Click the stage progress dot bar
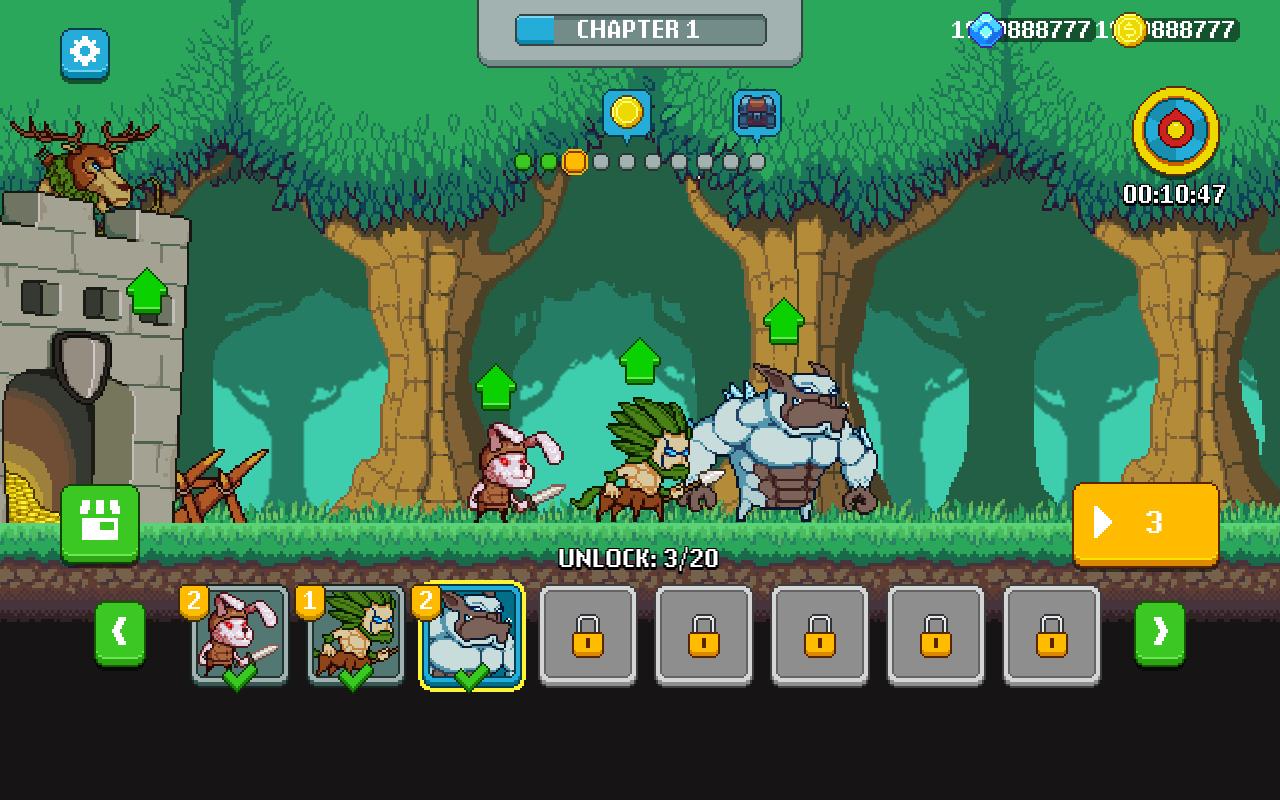 tap(640, 160)
